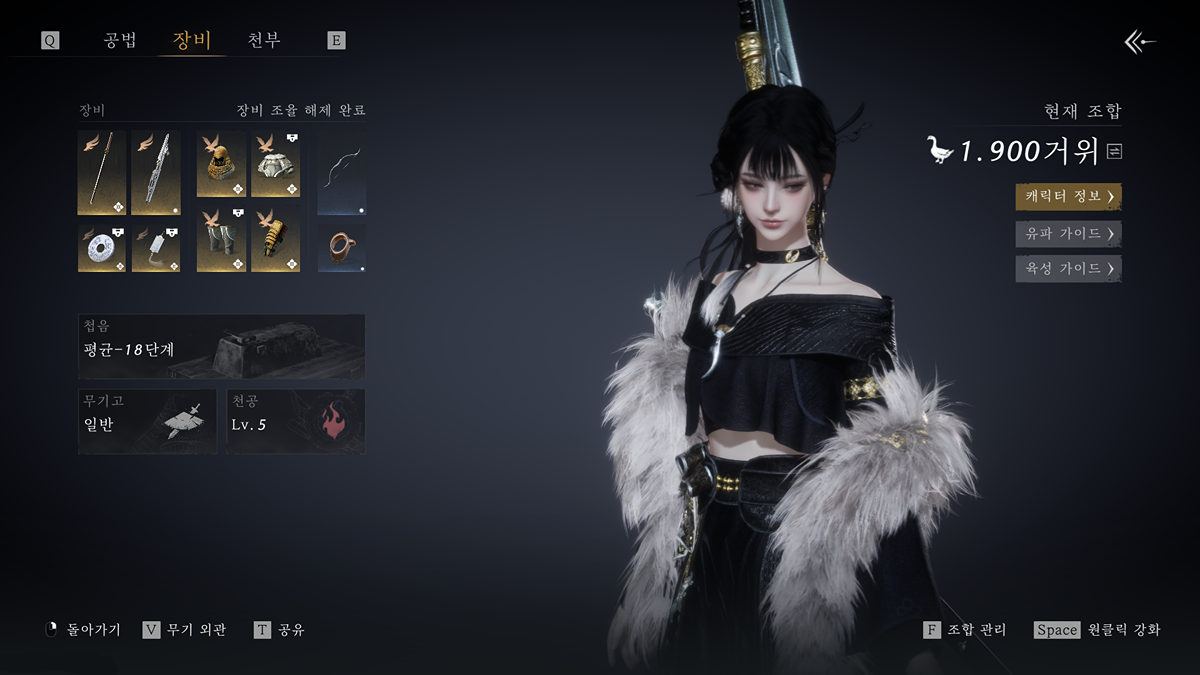The width and height of the screenshot is (1200, 675).
Task: Select the silver greatsword weapon slot
Action: (x=156, y=172)
